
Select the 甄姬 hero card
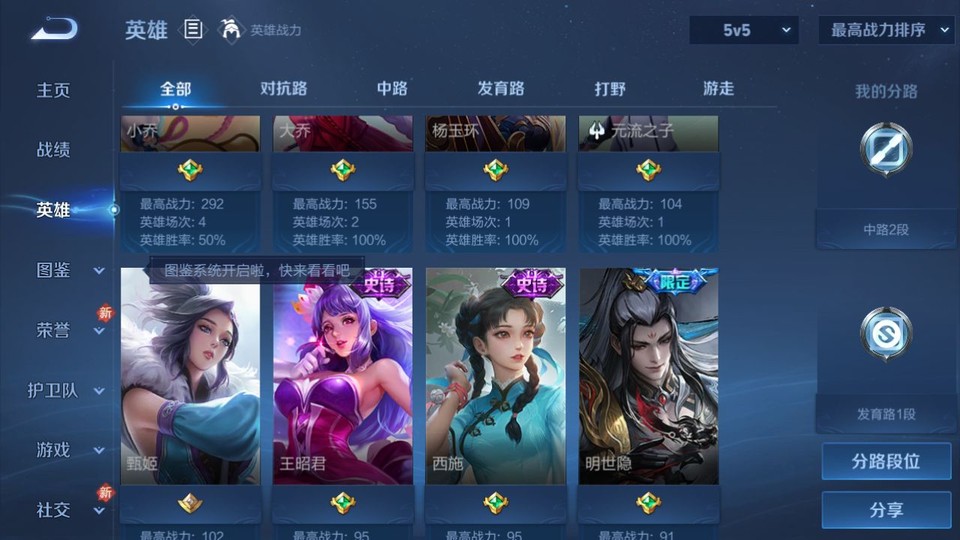tap(190, 376)
